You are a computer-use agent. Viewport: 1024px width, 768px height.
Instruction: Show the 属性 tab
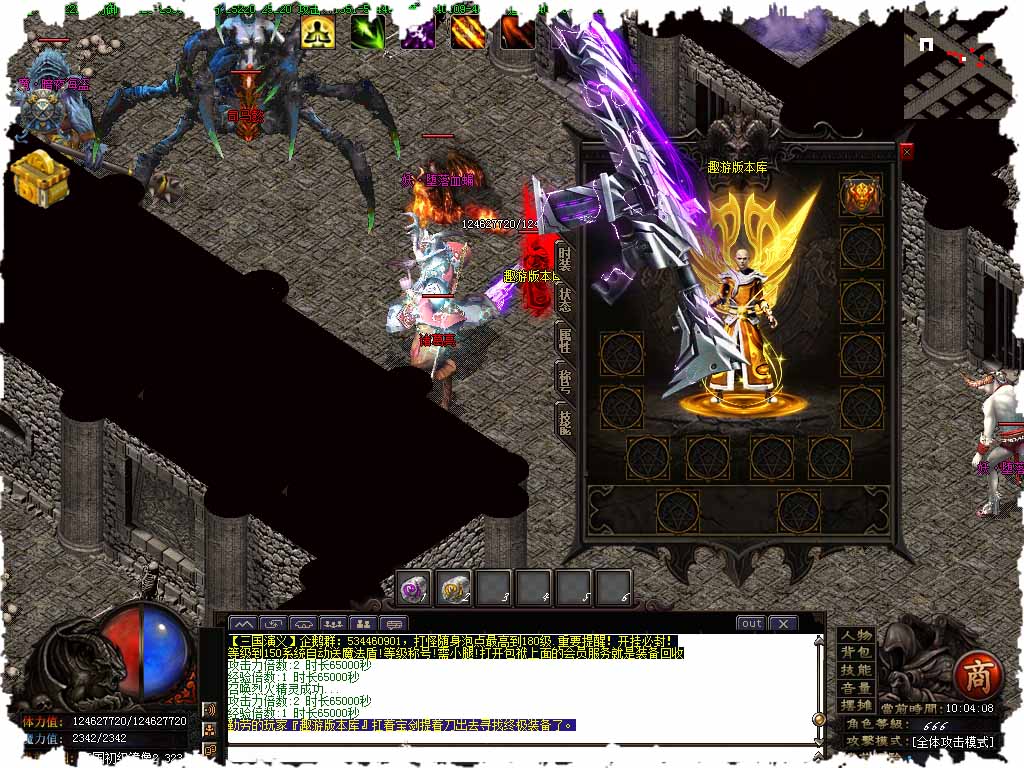(565, 340)
